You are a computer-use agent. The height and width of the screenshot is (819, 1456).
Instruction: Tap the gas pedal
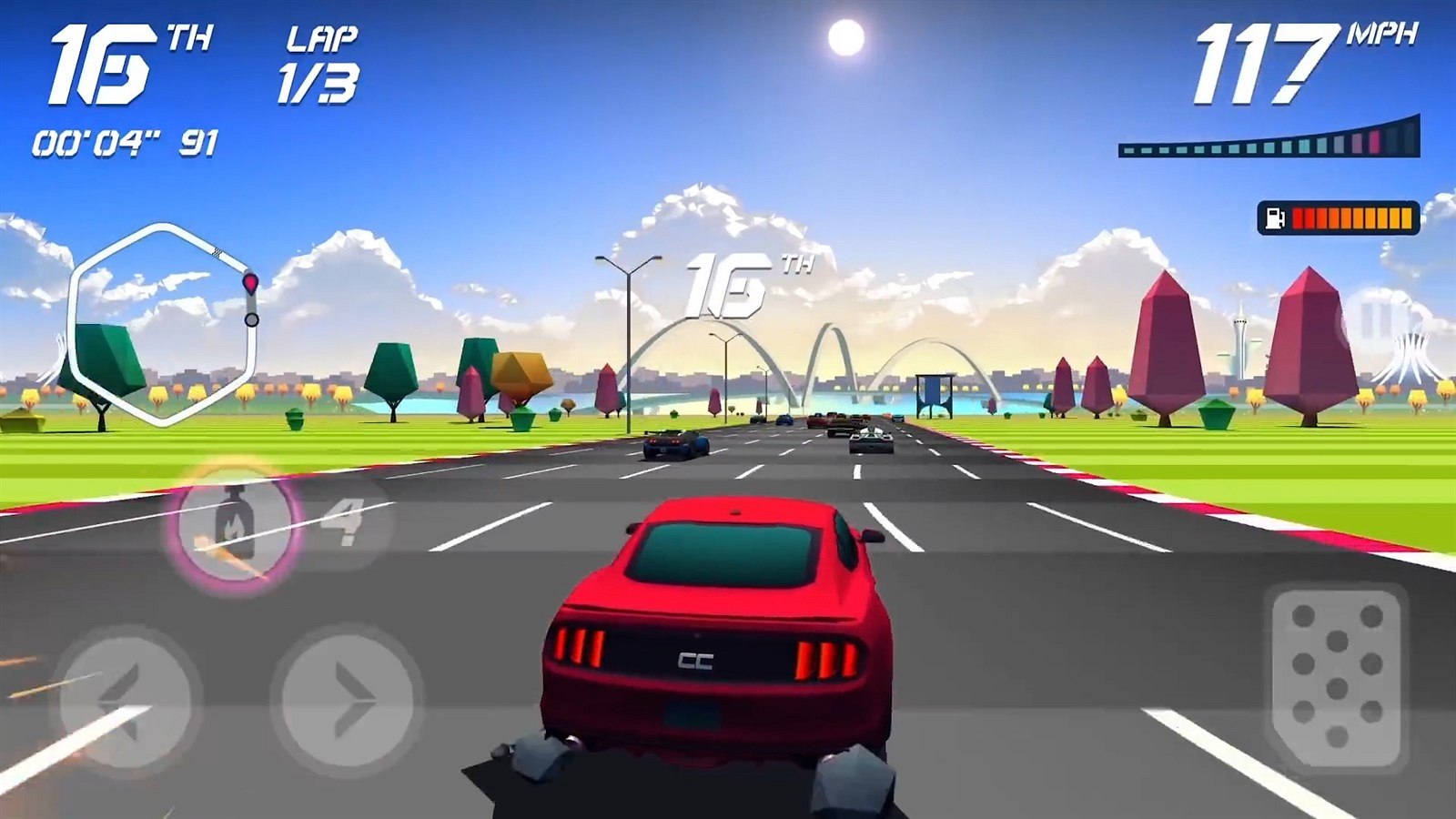pyautogui.click(x=1336, y=676)
